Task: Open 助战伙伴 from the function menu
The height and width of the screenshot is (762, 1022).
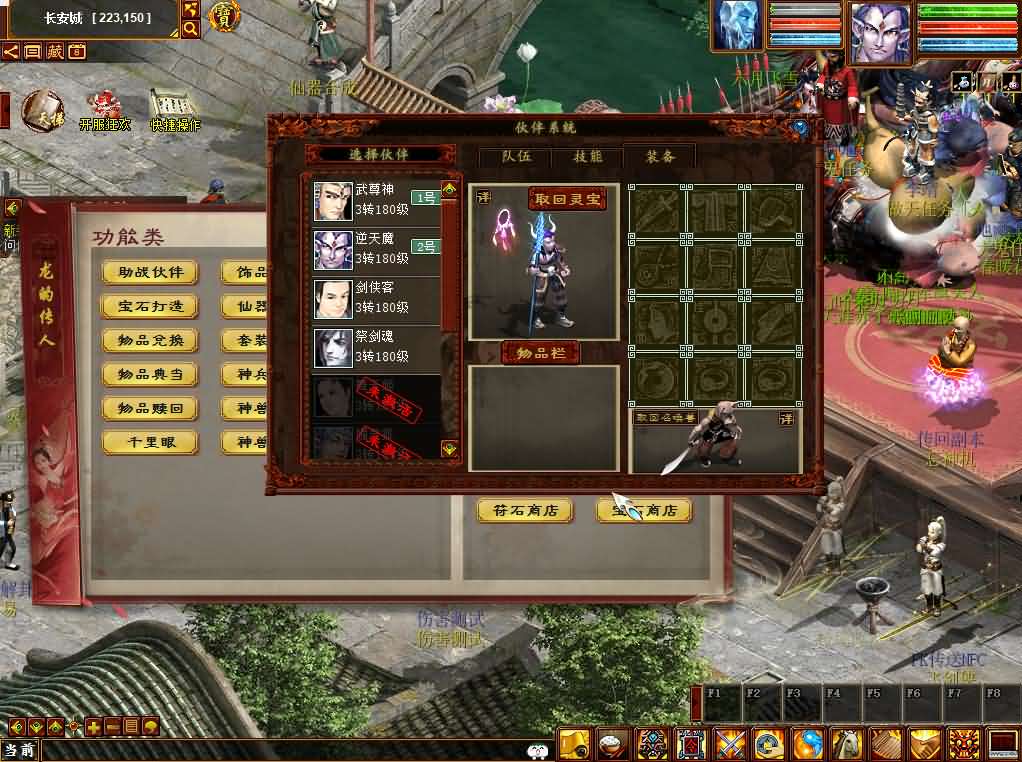Action: point(150,273)
